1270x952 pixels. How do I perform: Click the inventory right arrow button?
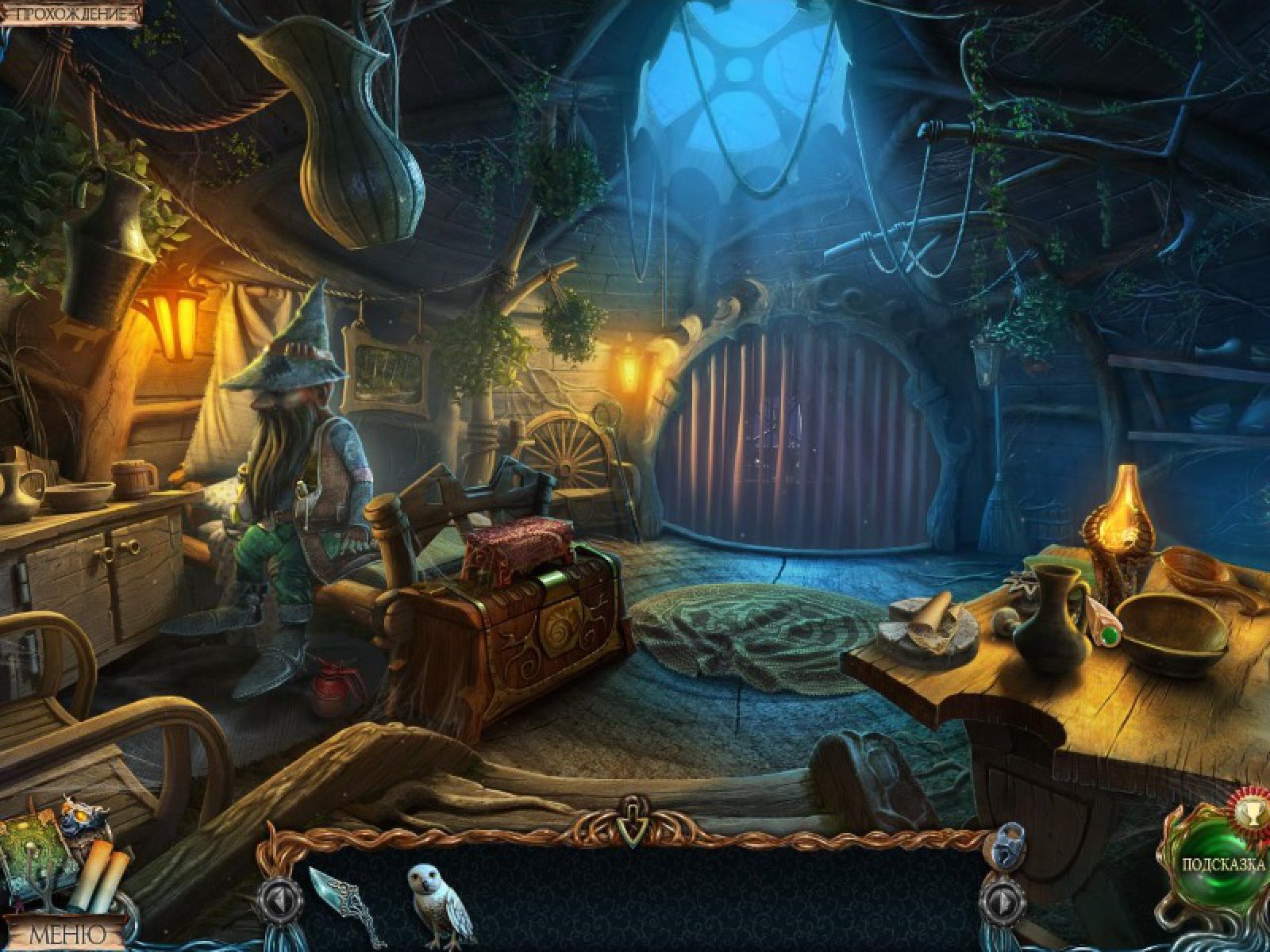1003,902
